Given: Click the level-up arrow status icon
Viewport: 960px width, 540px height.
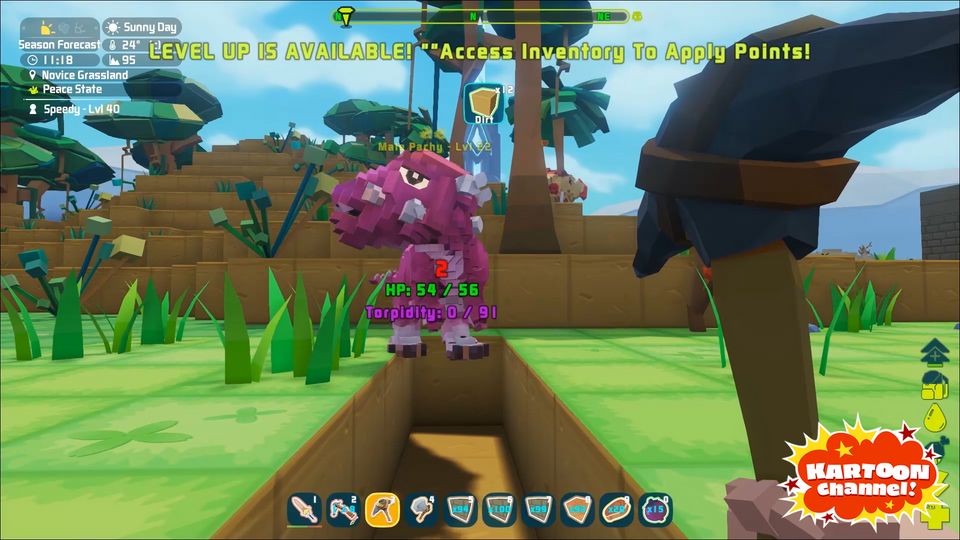Looking at the screenshot, I should coord(935,352).
